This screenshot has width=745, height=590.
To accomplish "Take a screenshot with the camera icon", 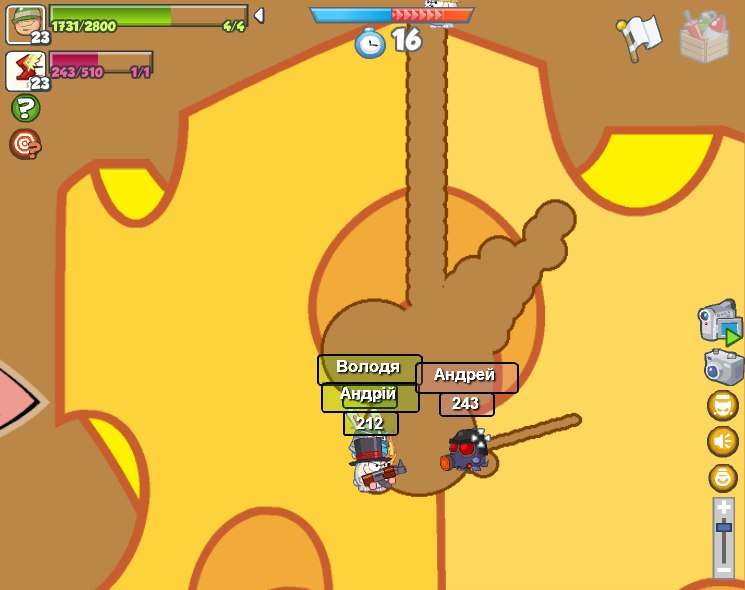I will tap(723, 367).
